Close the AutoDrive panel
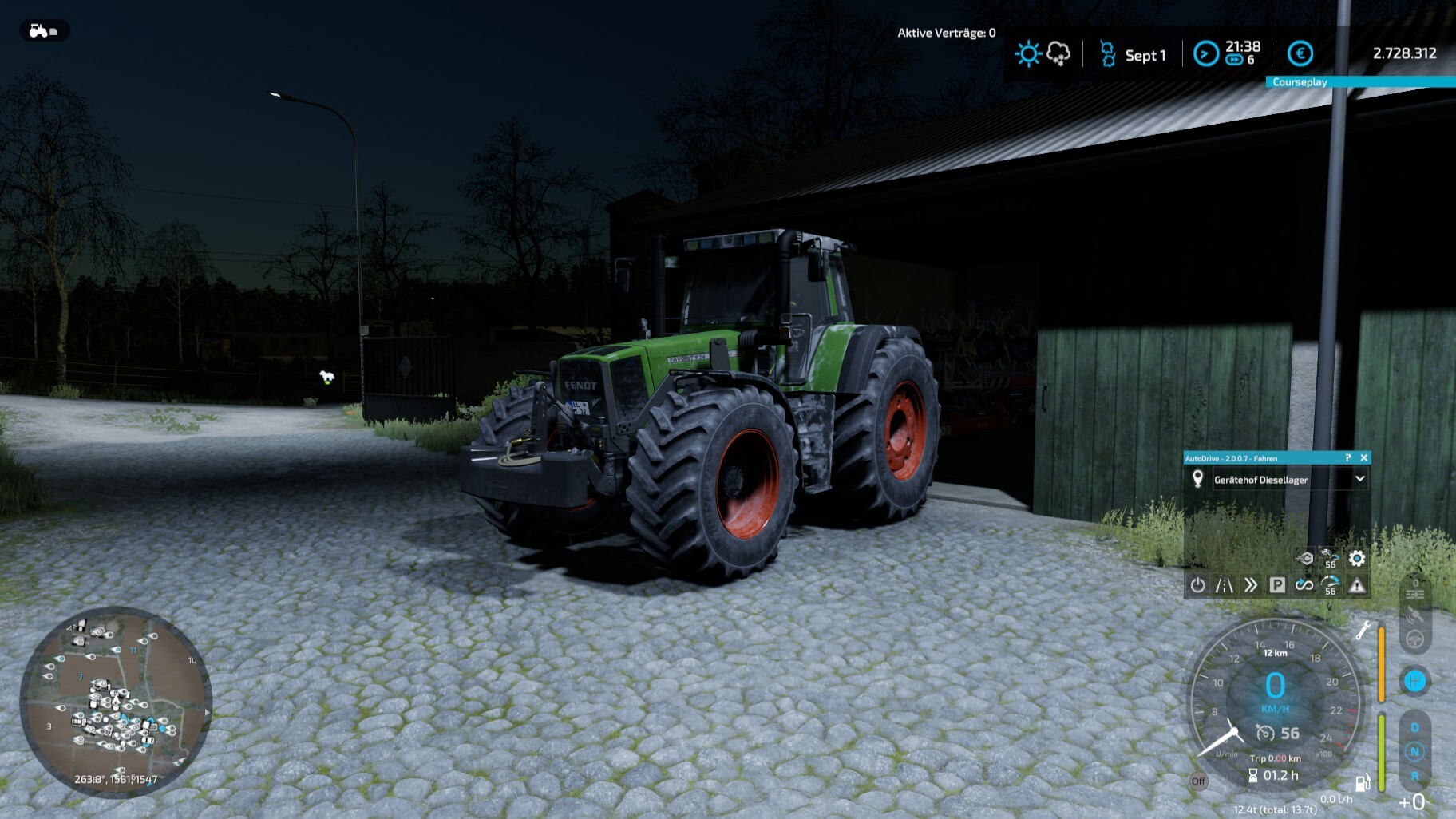 click(x=1363, y=458)
